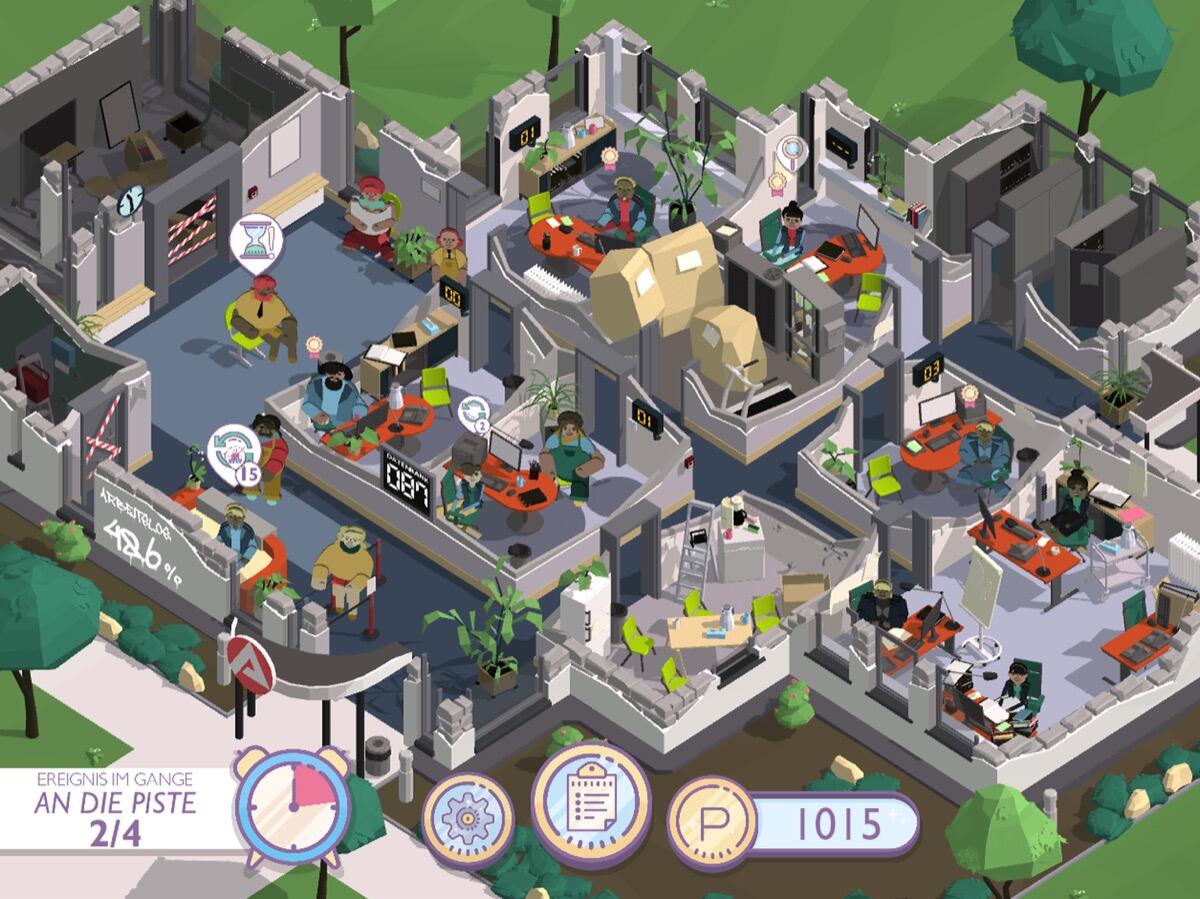The height and width of the screenshot is (899, 1200).
Task: Select the An die Piste event banner
Action: click(115, 808)
